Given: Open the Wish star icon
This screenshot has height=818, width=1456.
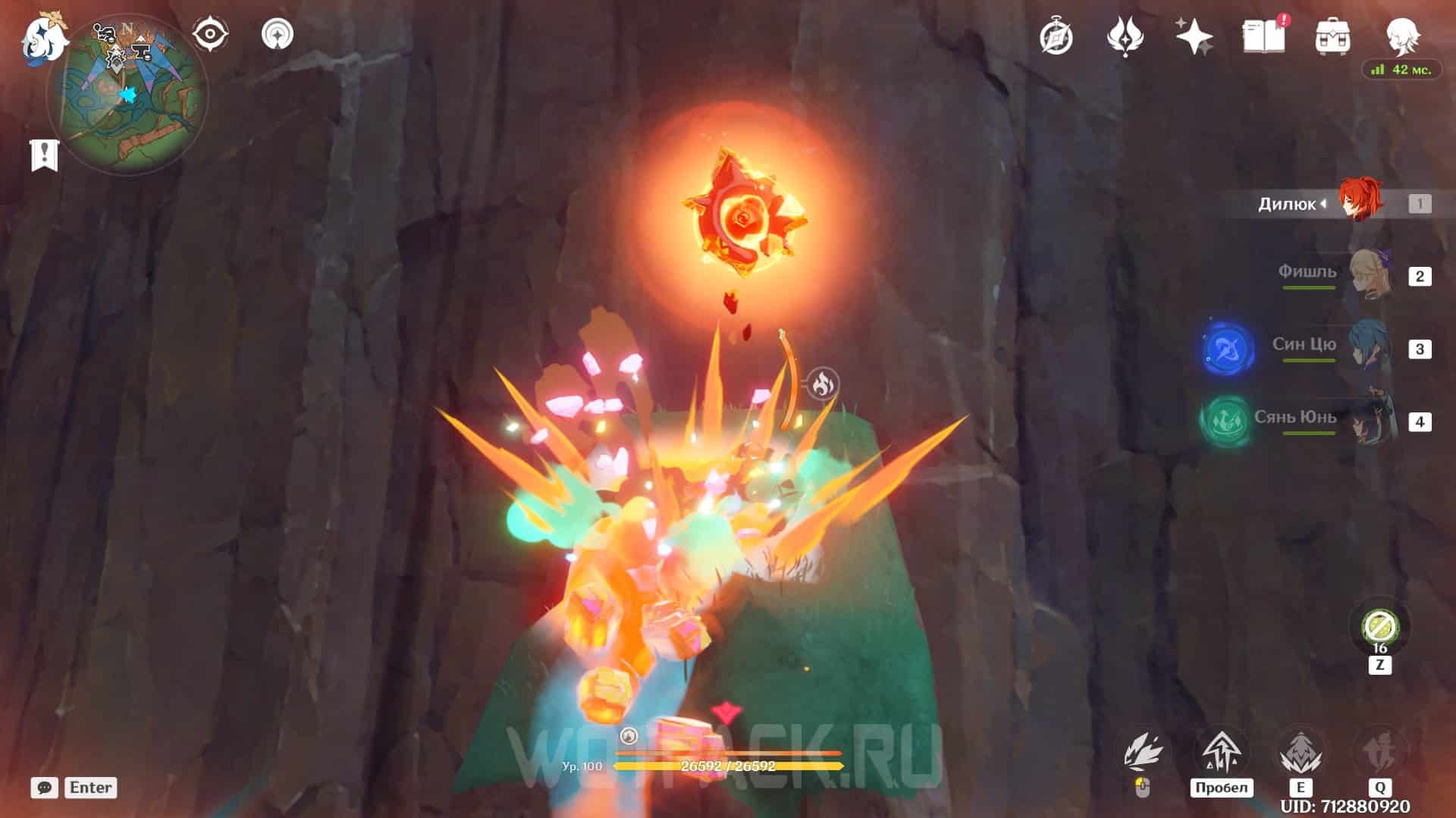Looking at the screenshot, I should click(1194, 36).
